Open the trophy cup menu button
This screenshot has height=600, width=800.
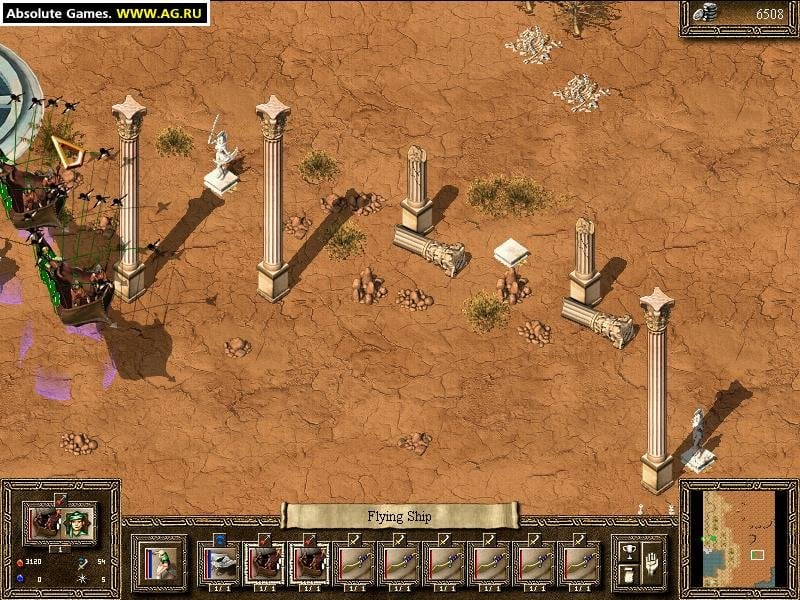[629, 551]
